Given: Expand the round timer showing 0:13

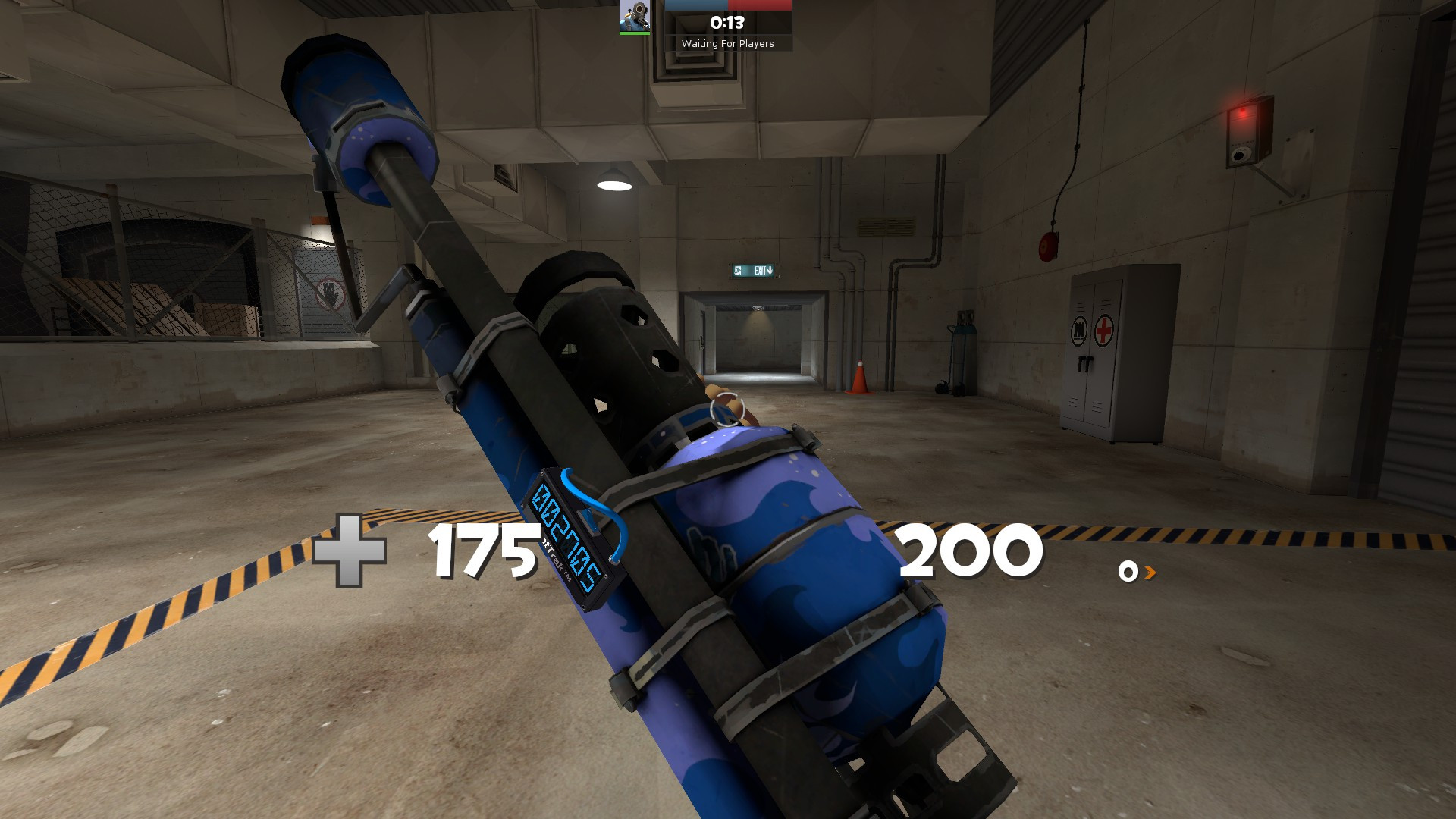Looking at the screenshot, I should pyautogui.click(x=726, y=23).
